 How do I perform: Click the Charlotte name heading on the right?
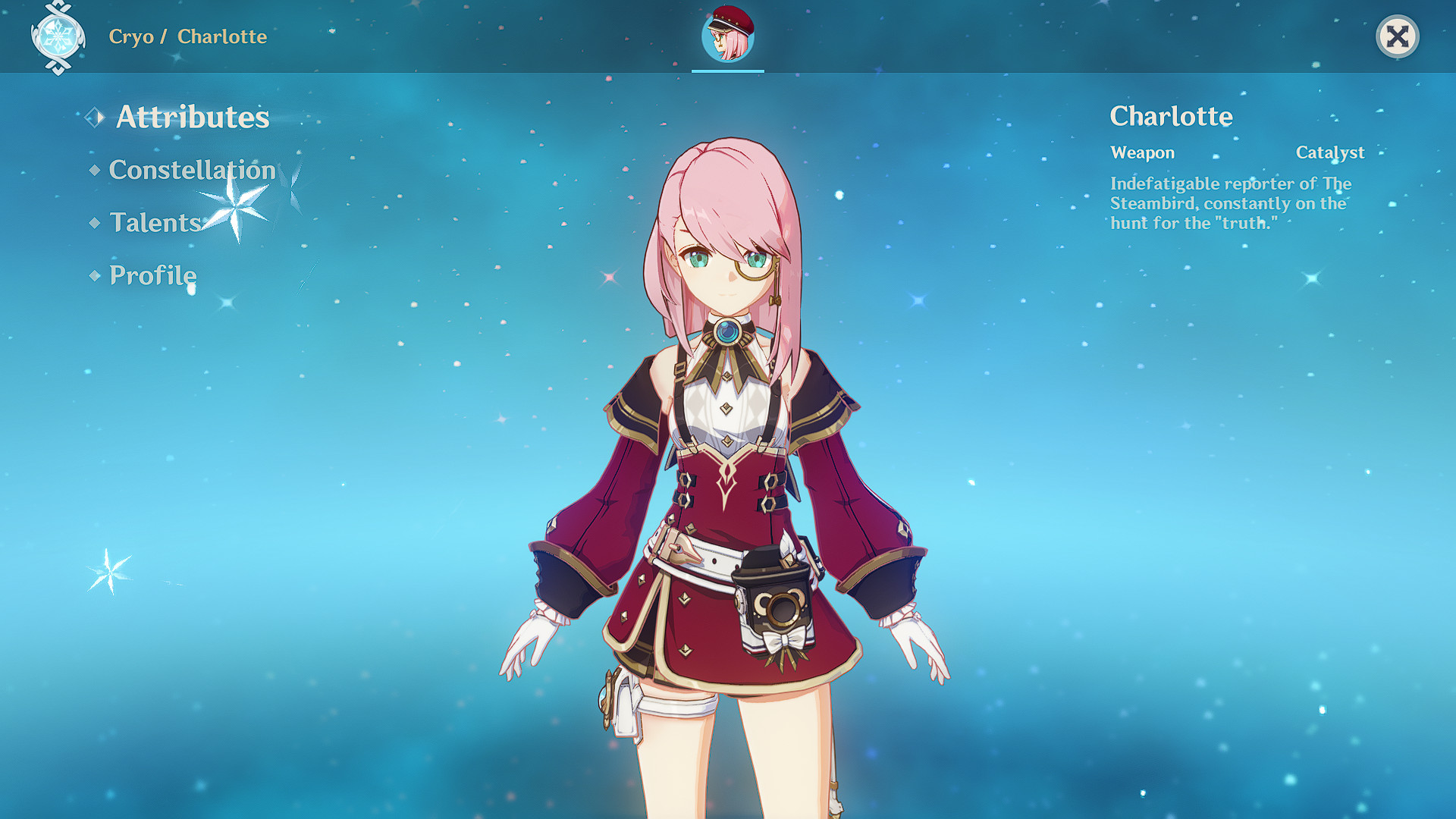coord(1170,117)
